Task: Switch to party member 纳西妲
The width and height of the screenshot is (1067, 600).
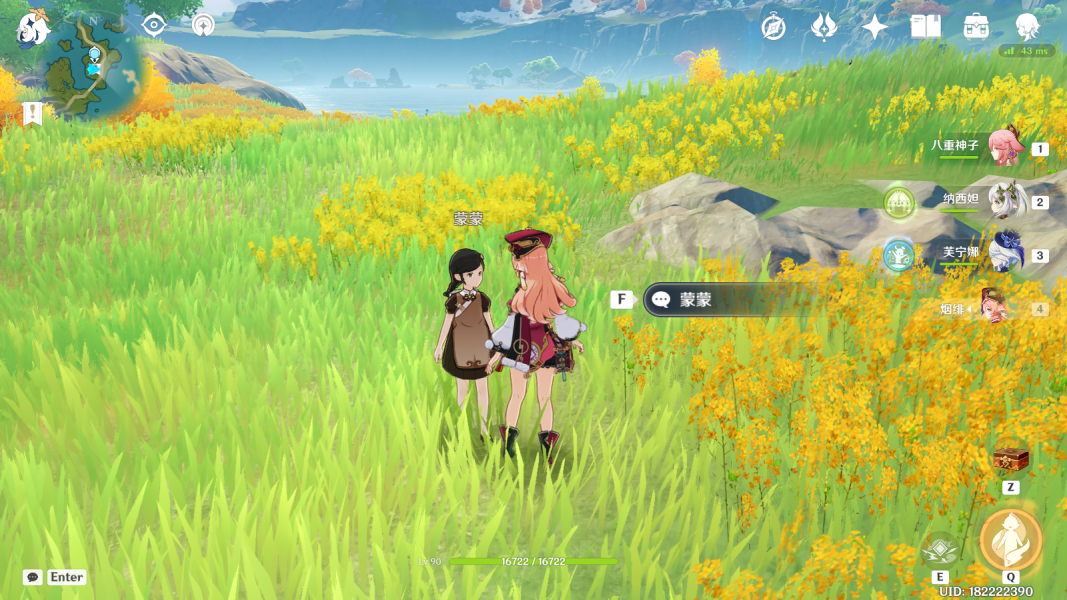Action: coord(1006,200)
